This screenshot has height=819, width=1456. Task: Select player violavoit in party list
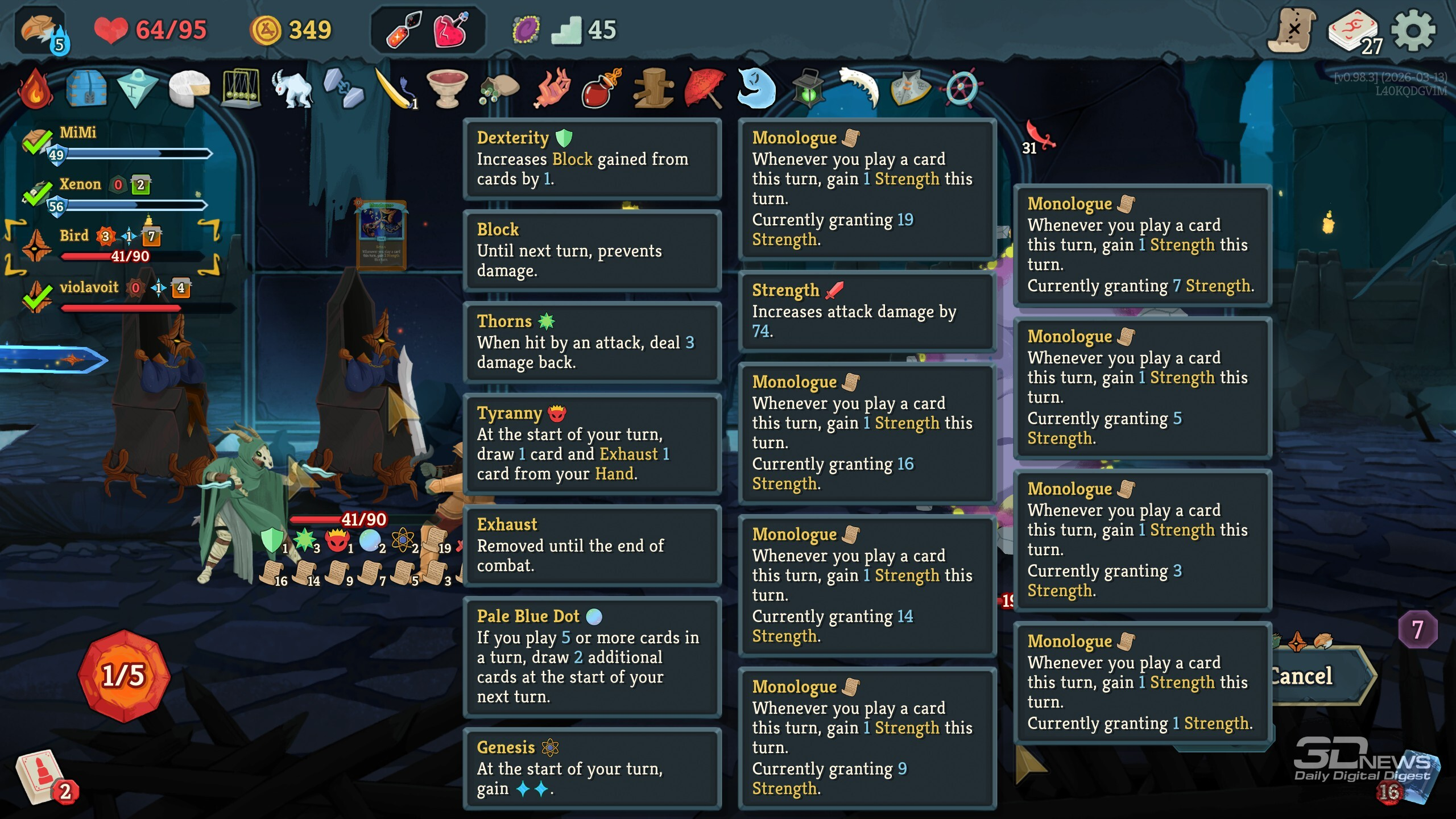[89, 287]
